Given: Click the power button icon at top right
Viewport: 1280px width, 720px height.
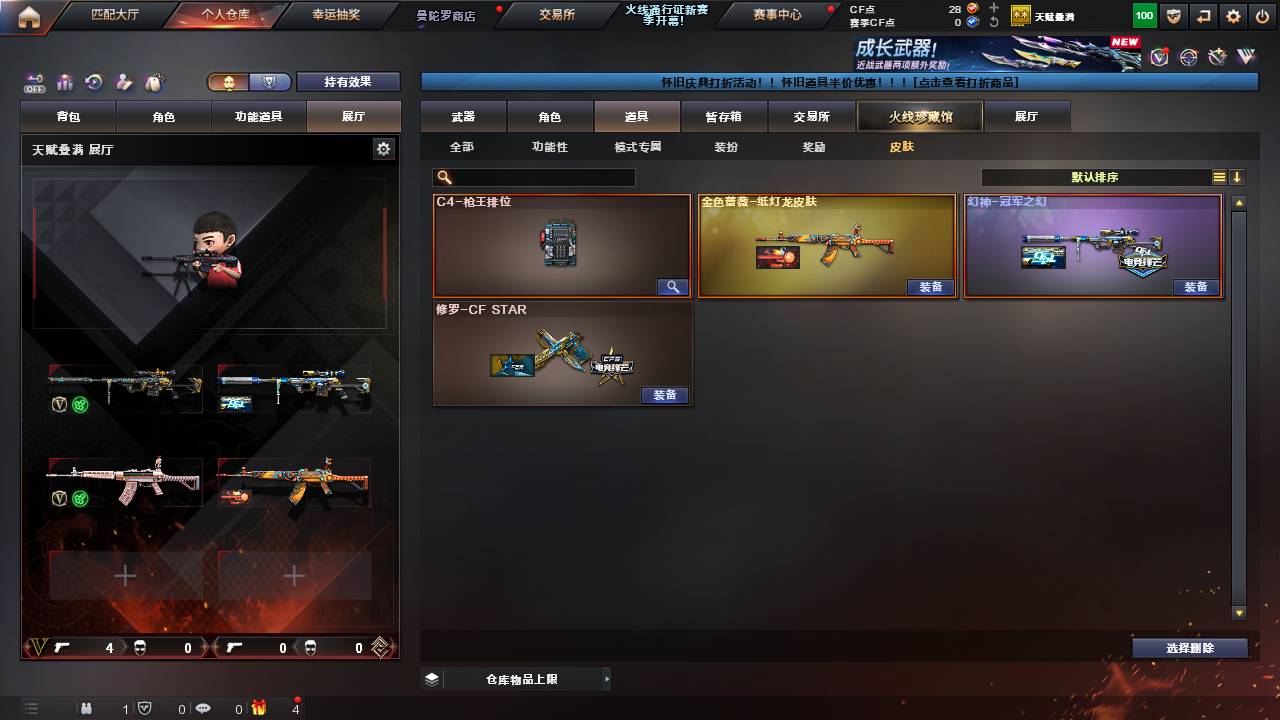Looking at the screenshot, I should pos(1262,15).
